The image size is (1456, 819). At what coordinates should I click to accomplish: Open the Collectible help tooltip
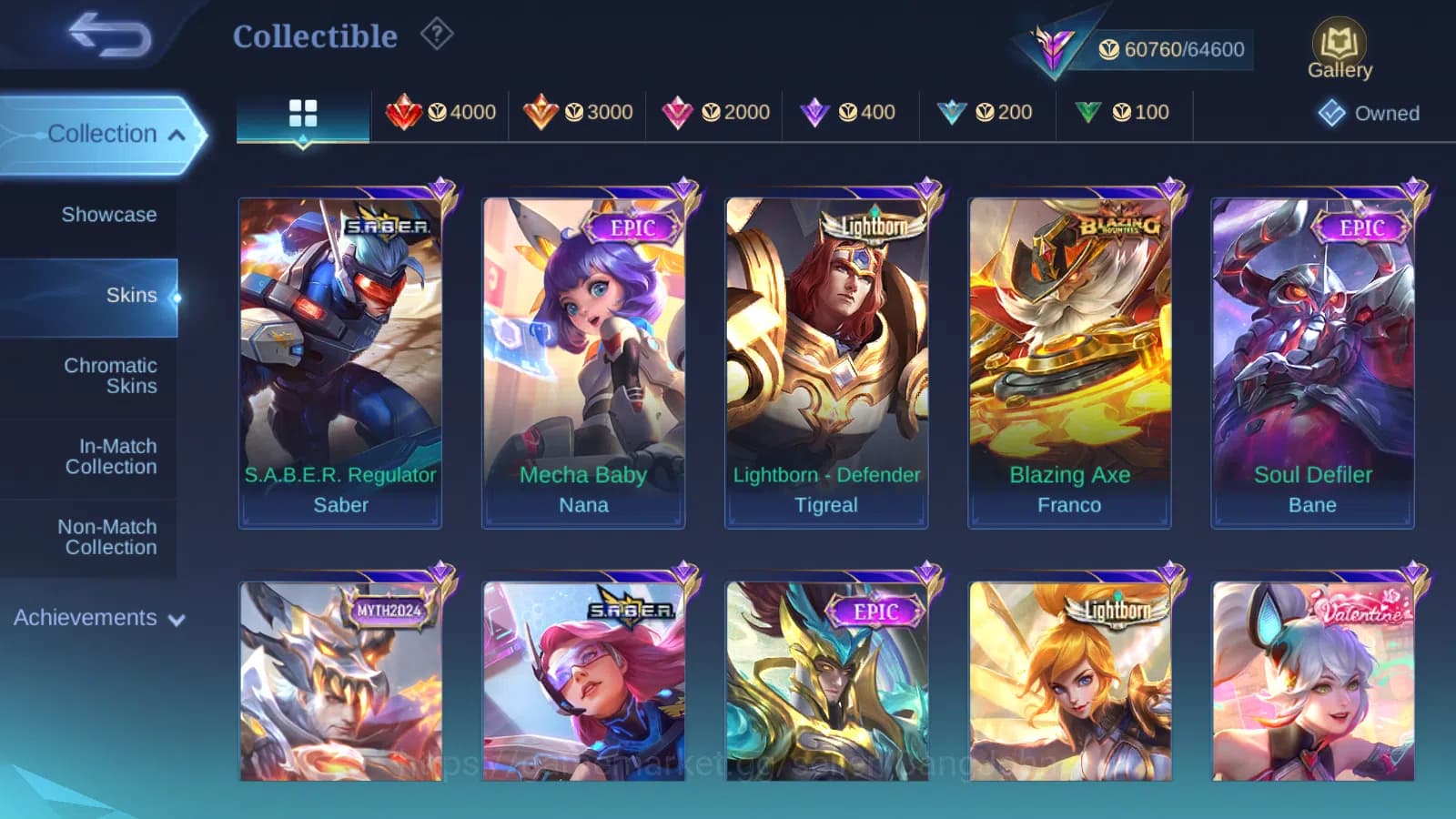(x=438, y=33)
